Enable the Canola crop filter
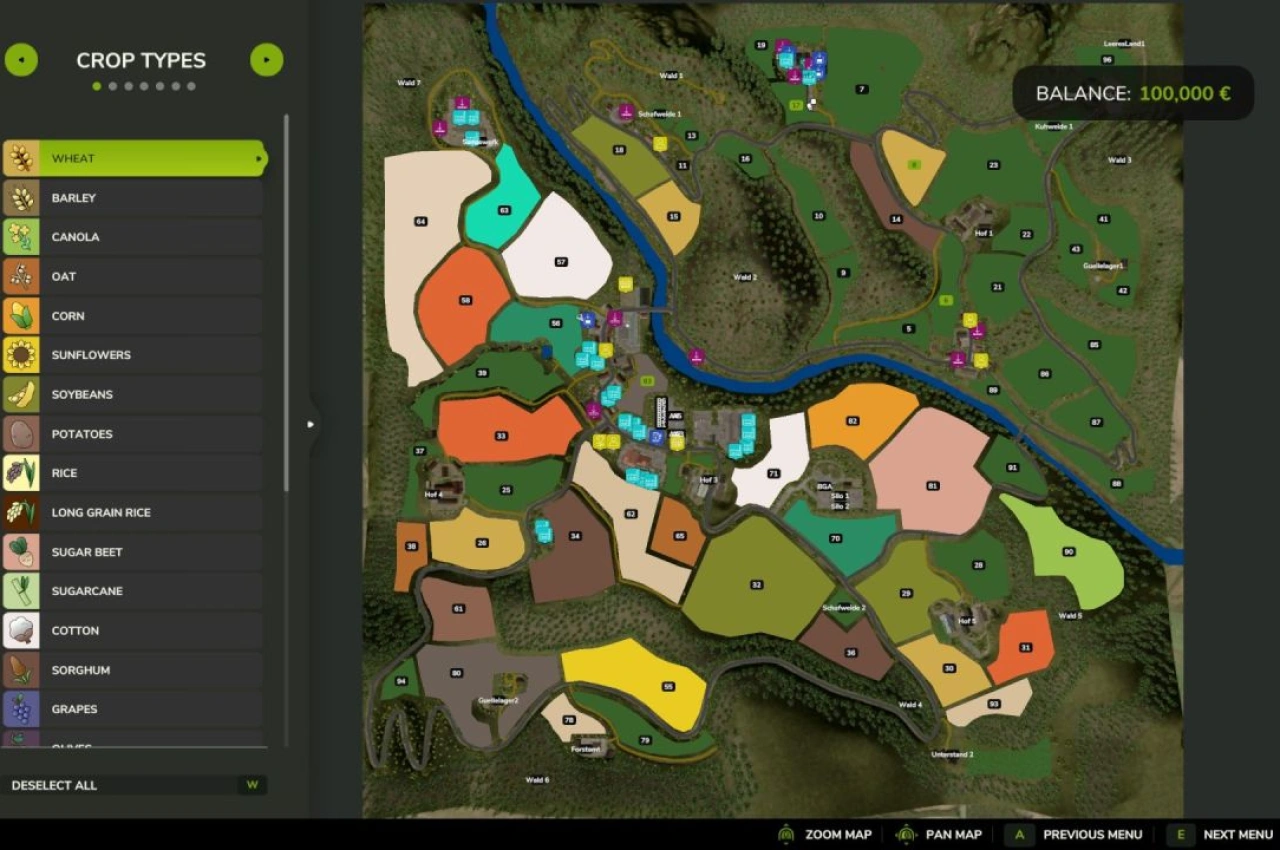Screen dimensions: 1280x850 coord(135,236)
